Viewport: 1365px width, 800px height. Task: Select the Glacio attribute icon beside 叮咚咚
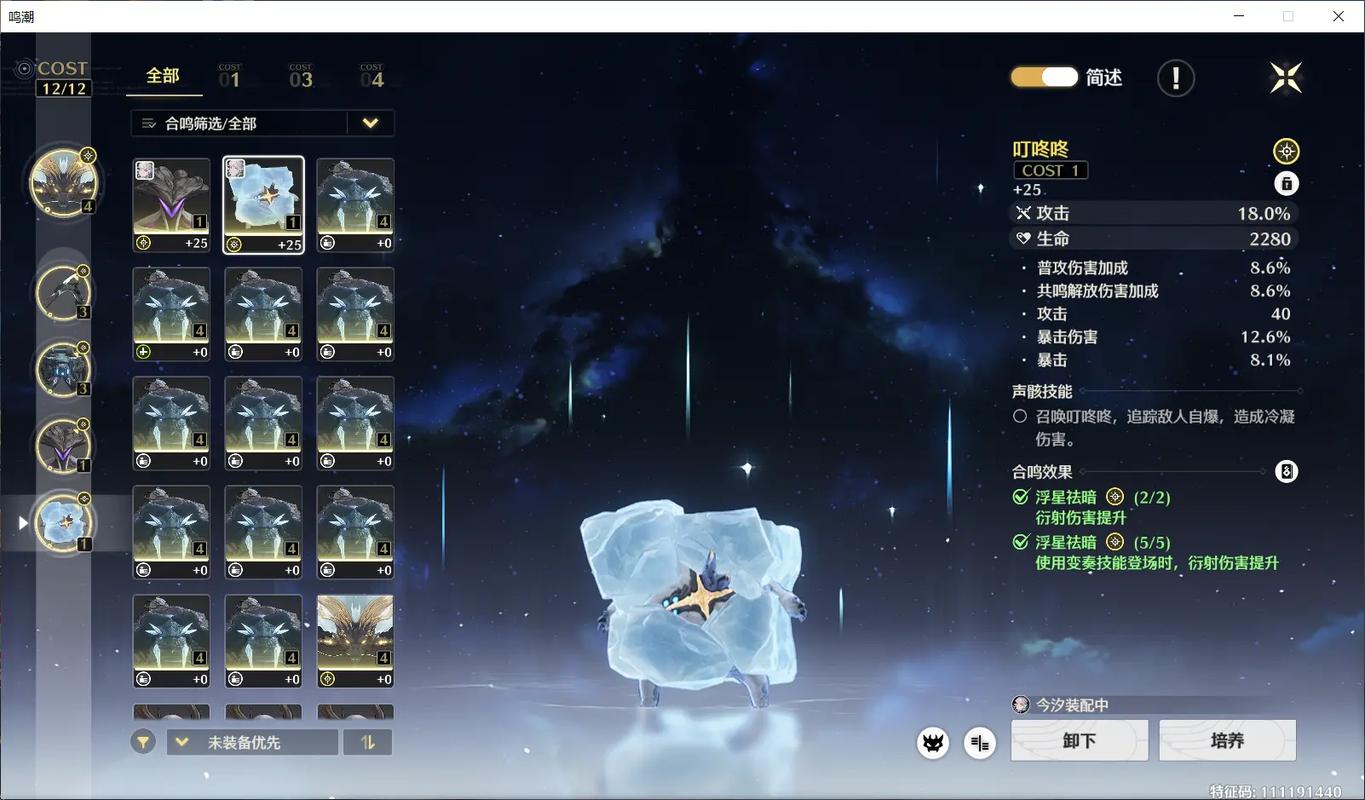tap(1286, 150)
